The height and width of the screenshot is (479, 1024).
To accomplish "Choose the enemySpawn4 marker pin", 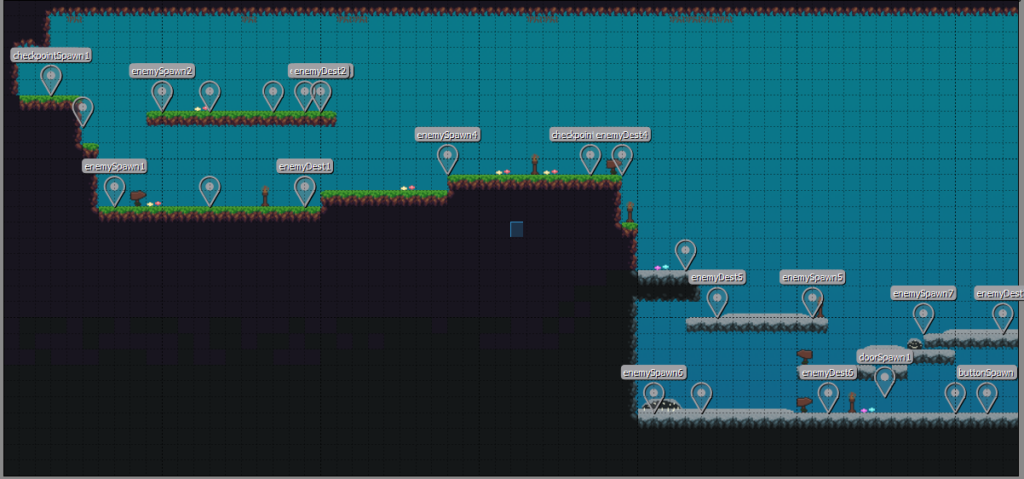I will tap(447, 156).
